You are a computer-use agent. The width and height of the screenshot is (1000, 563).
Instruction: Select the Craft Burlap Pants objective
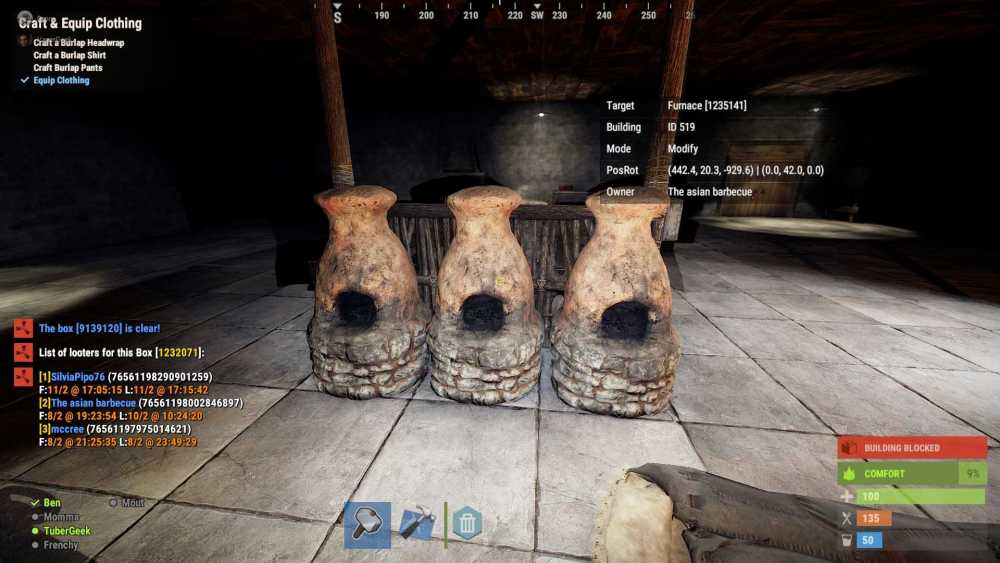coord(68,68)
